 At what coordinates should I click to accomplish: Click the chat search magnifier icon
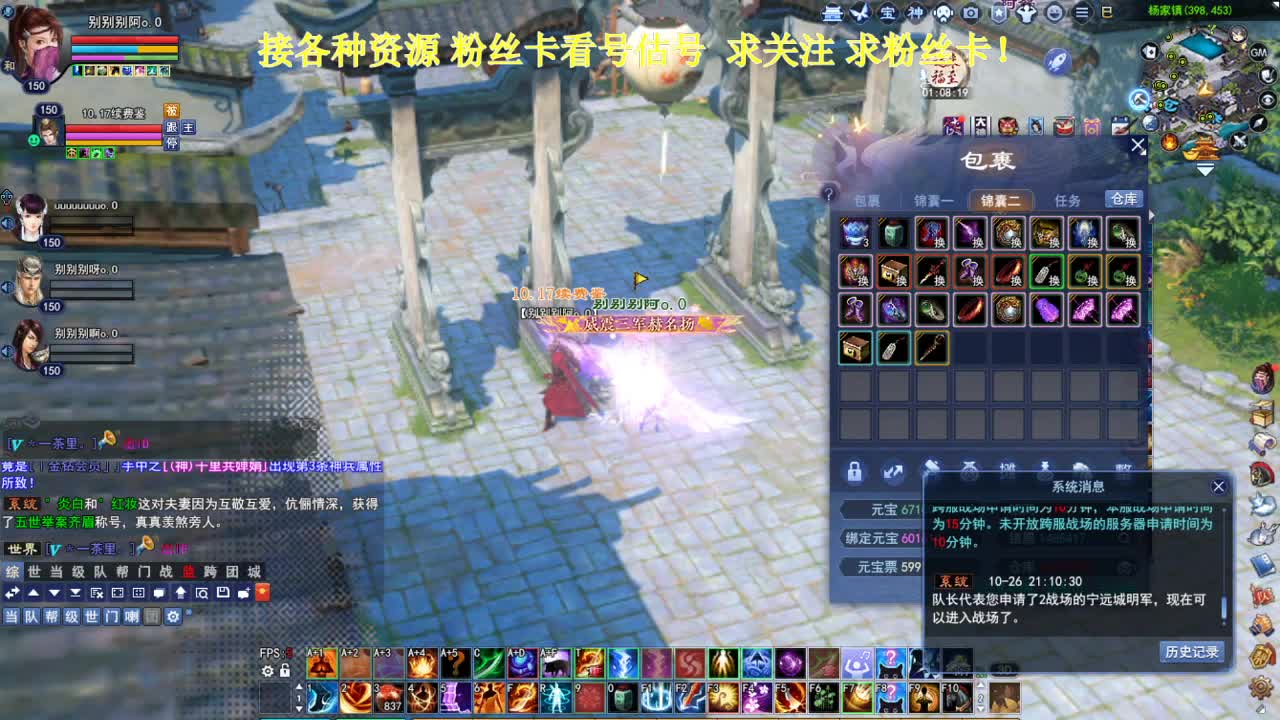pos(202,593)
